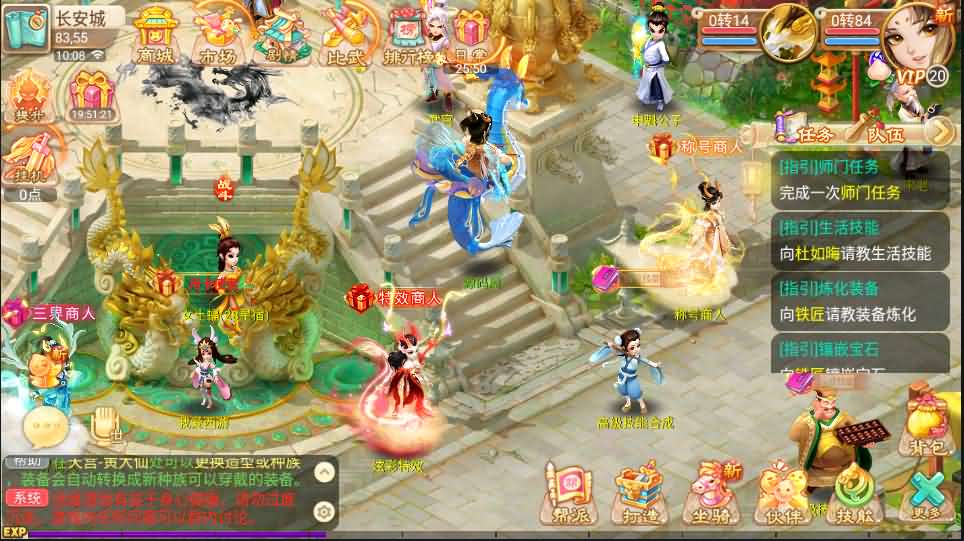Open the world map scroll icon
This screenshot has height=541, width=964.
pyautogui.click(x=24, y=29)
